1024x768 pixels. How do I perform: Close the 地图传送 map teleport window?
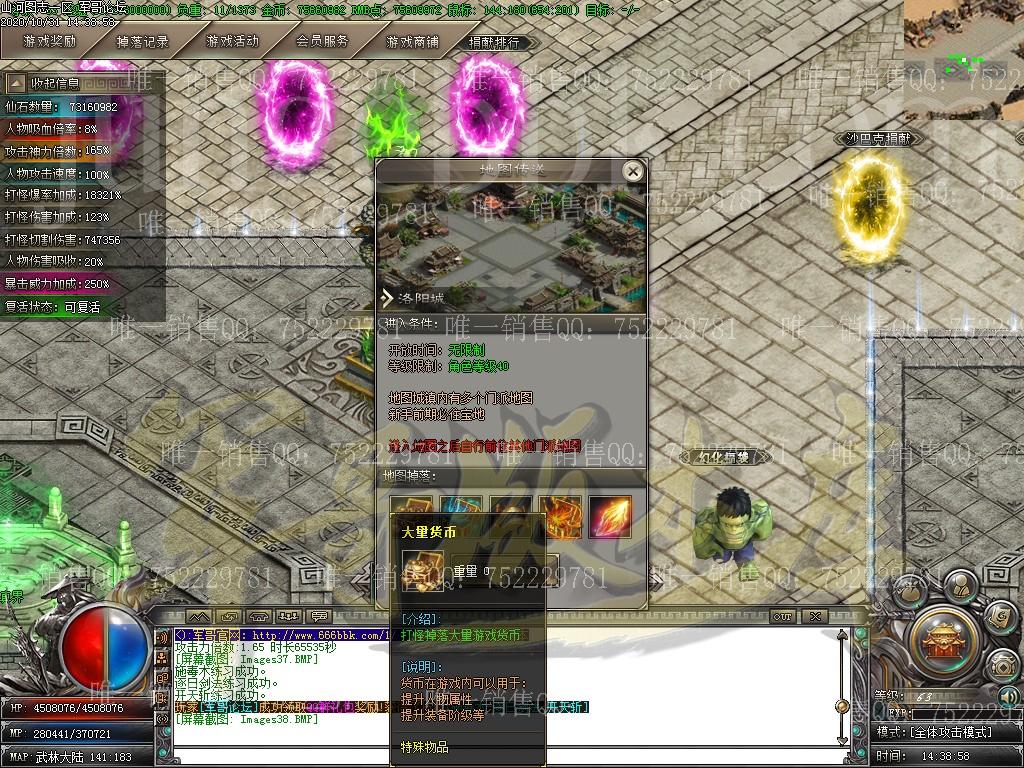click(632, 172)
